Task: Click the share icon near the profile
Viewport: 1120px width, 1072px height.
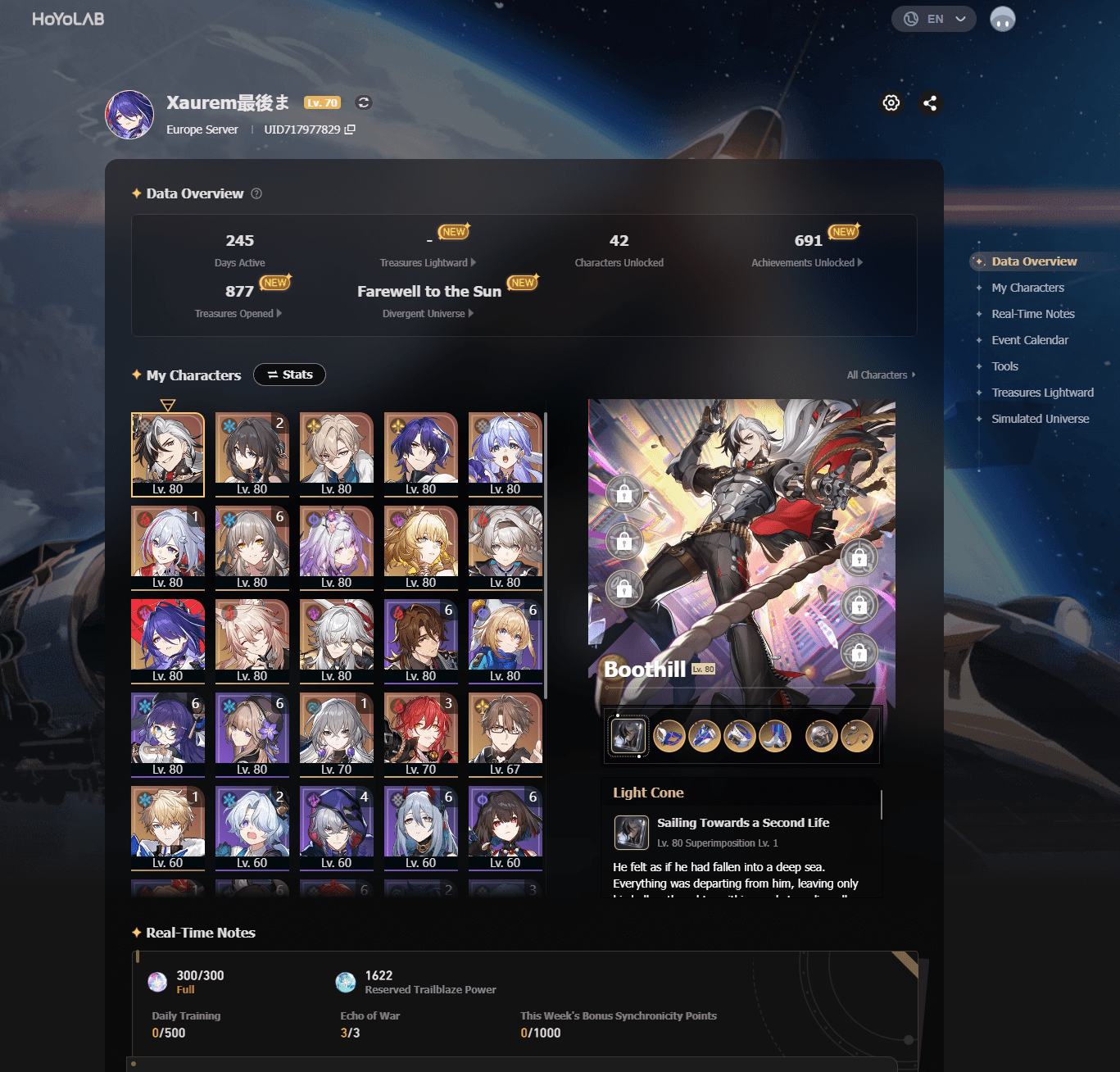Action: click(930, 103)
